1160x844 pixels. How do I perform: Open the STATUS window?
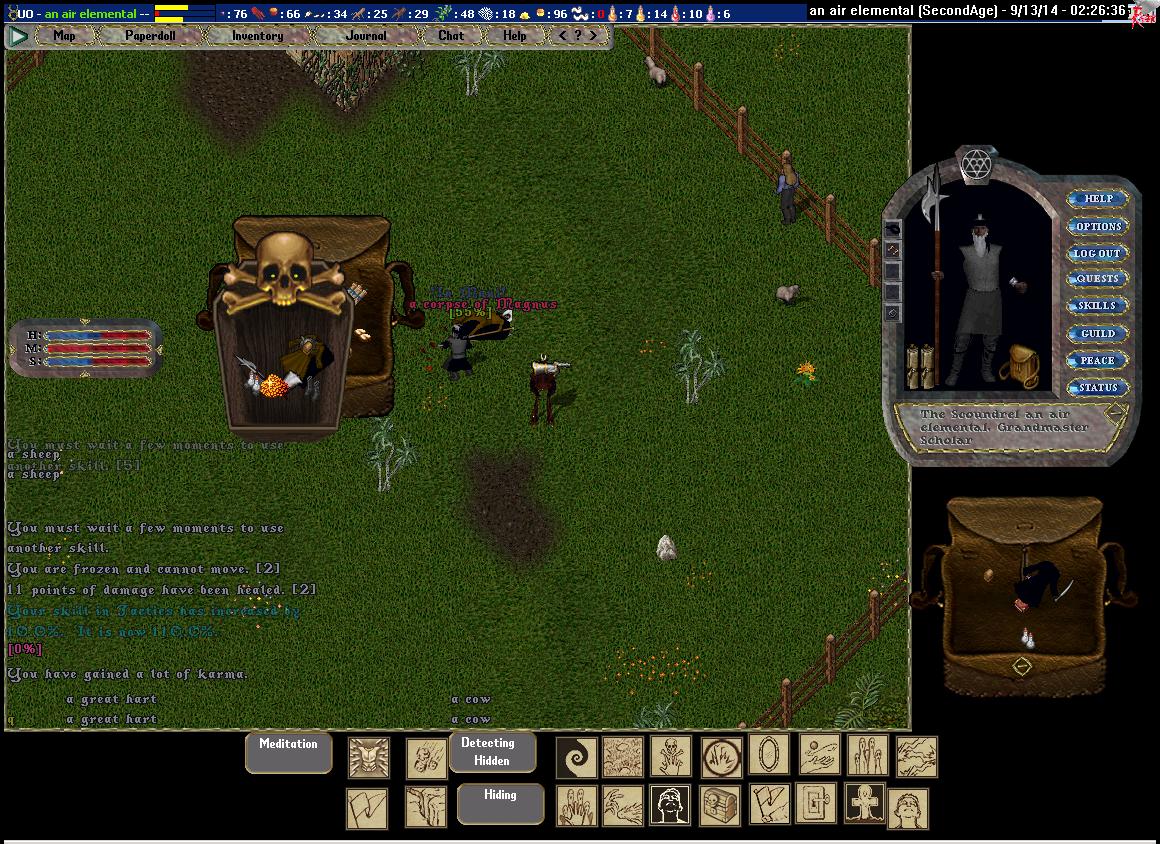pyautogui.click(x=1098, y=387)
